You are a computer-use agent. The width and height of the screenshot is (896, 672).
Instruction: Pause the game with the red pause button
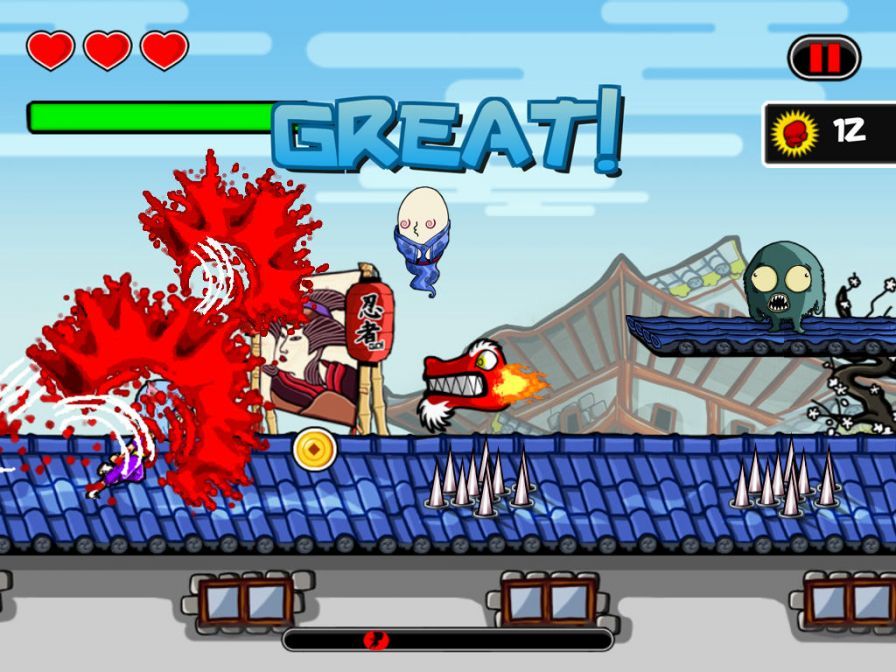point(824,58)
